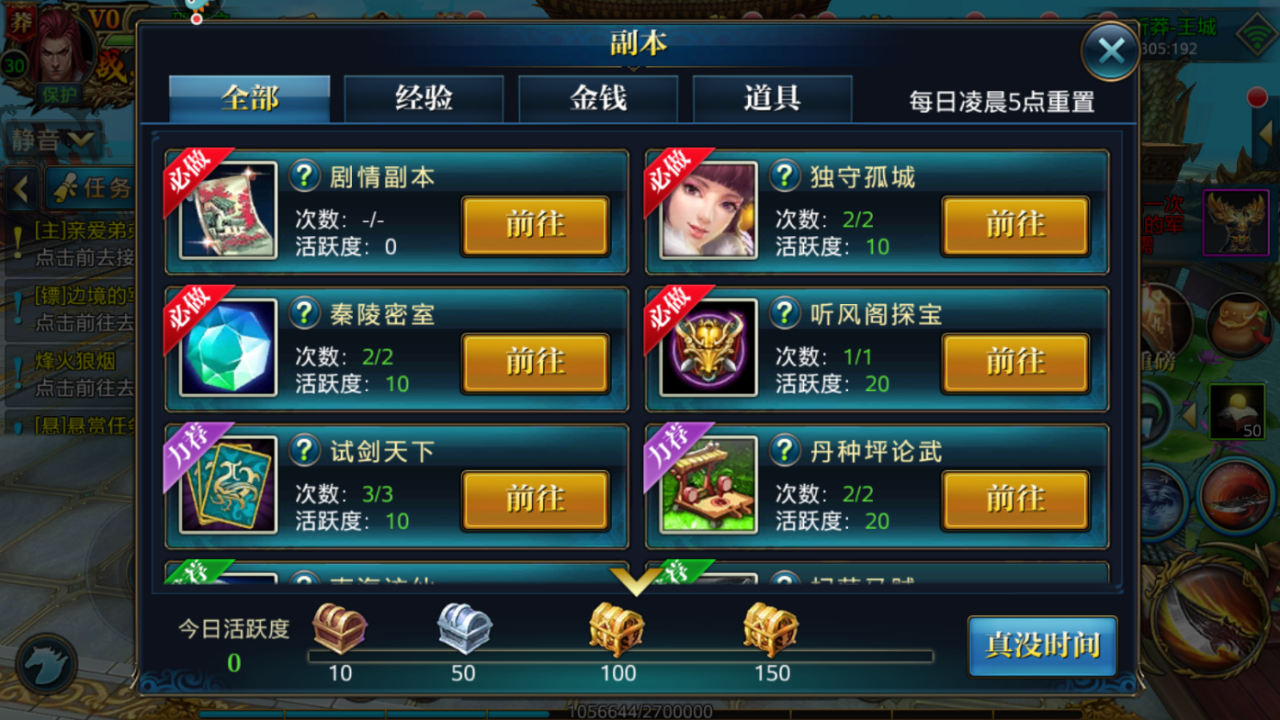Screen dimensions: 1280x720
Task: Click the experience progress bar at bottom
Action: [640, 713]
